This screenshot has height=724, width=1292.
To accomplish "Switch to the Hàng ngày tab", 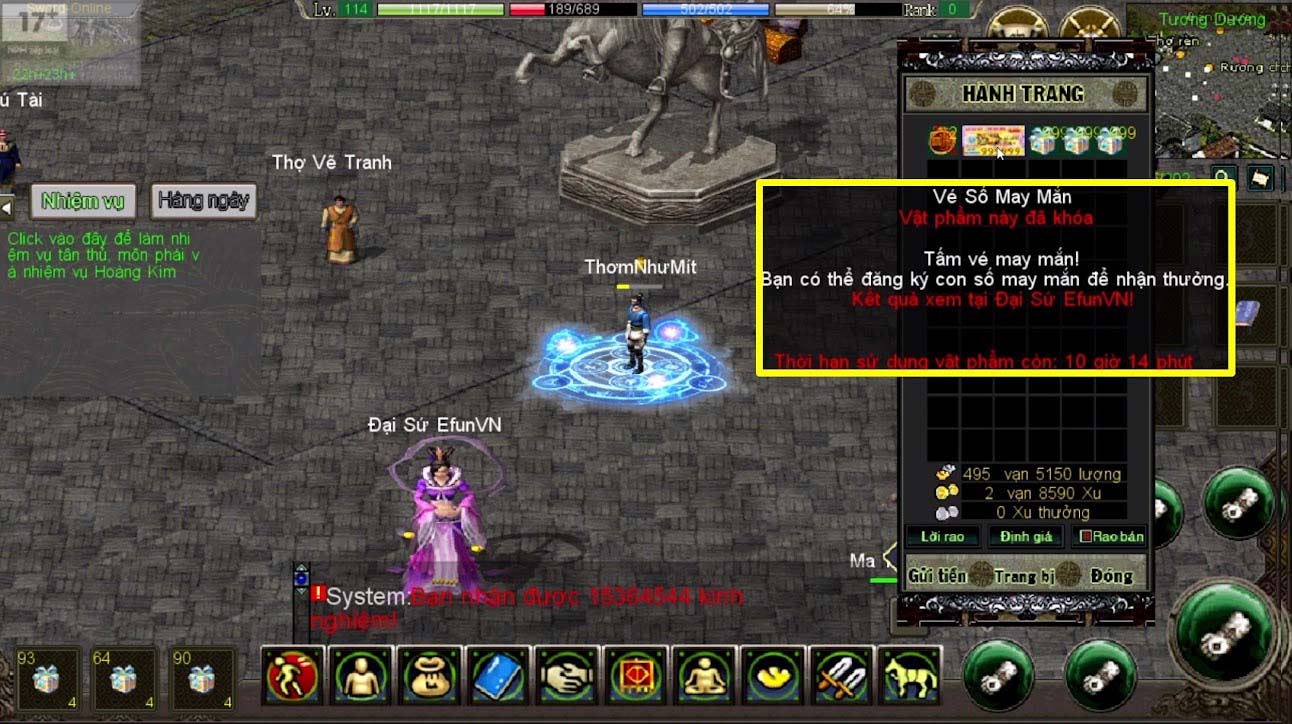I will pyautogui.click(x=204, y=201).
